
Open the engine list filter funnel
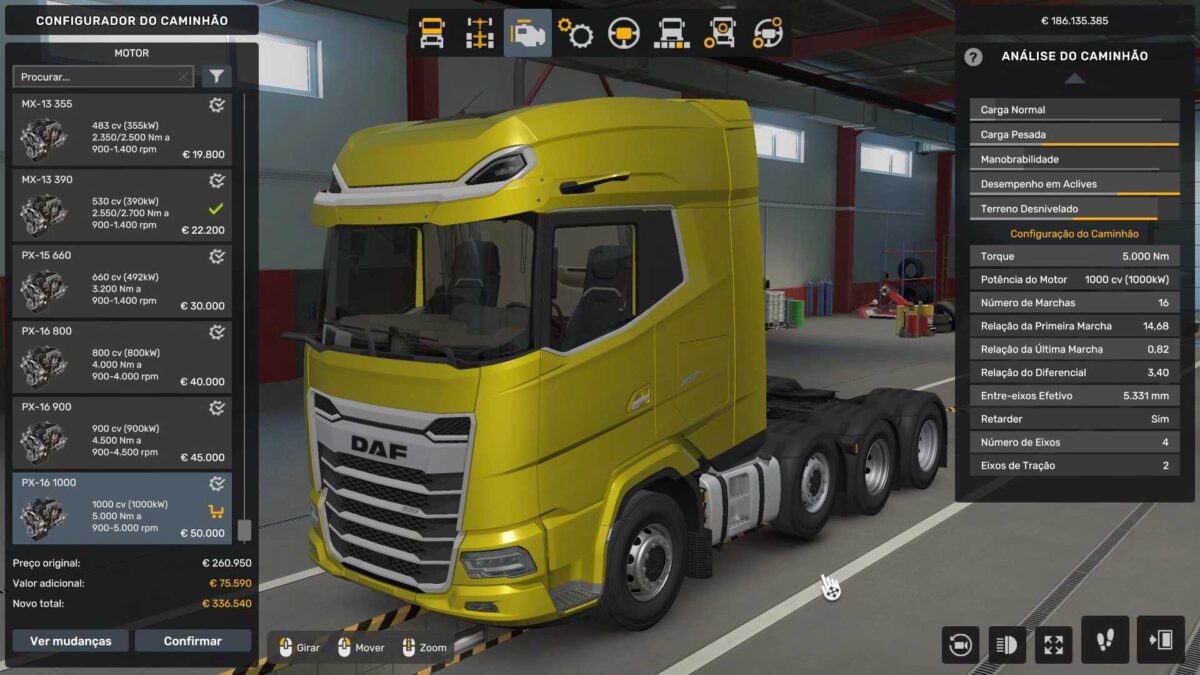click(216, 77)
